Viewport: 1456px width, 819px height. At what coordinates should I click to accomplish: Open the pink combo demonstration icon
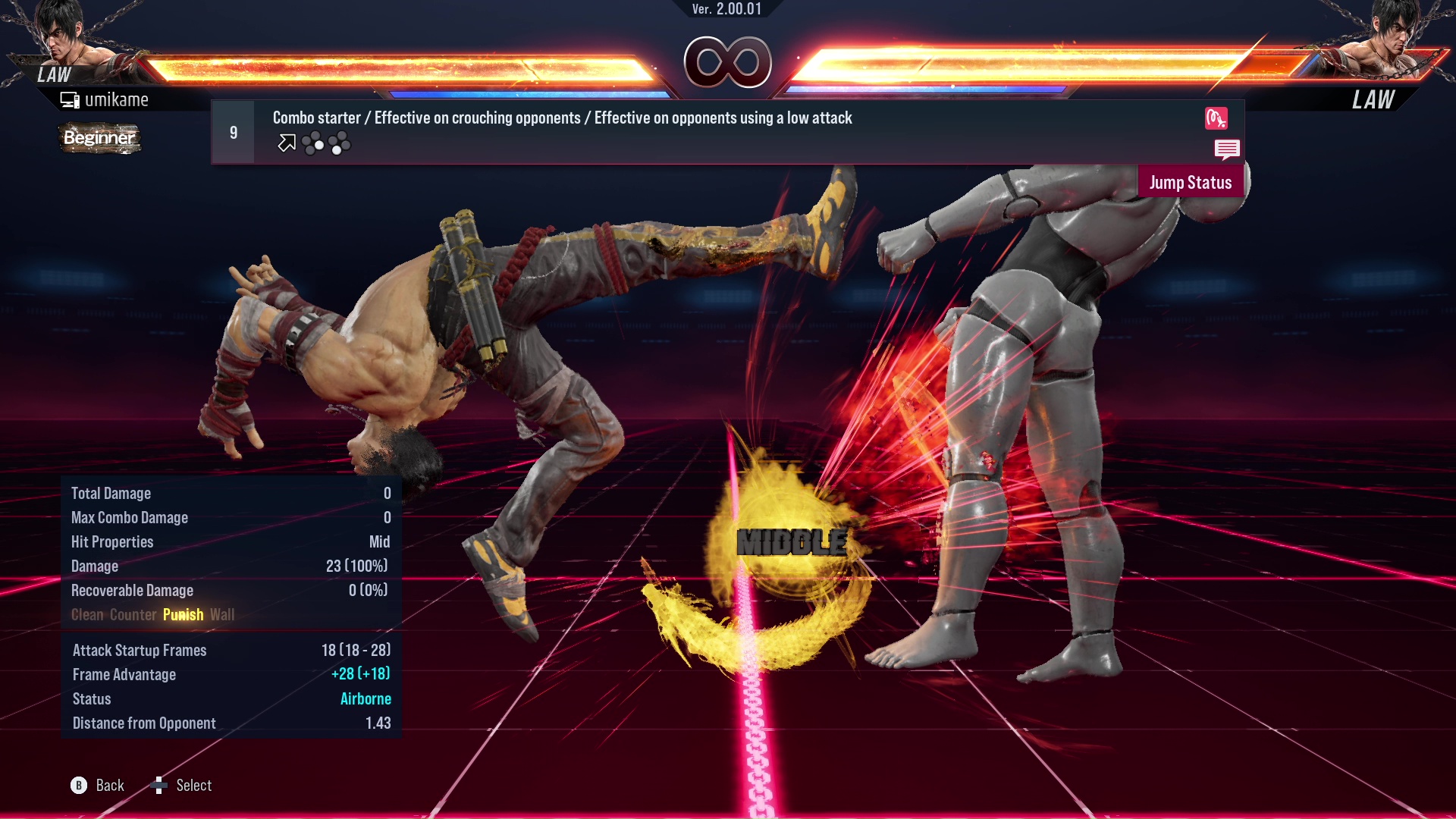pyautogui.click(x=1217, y=119)
